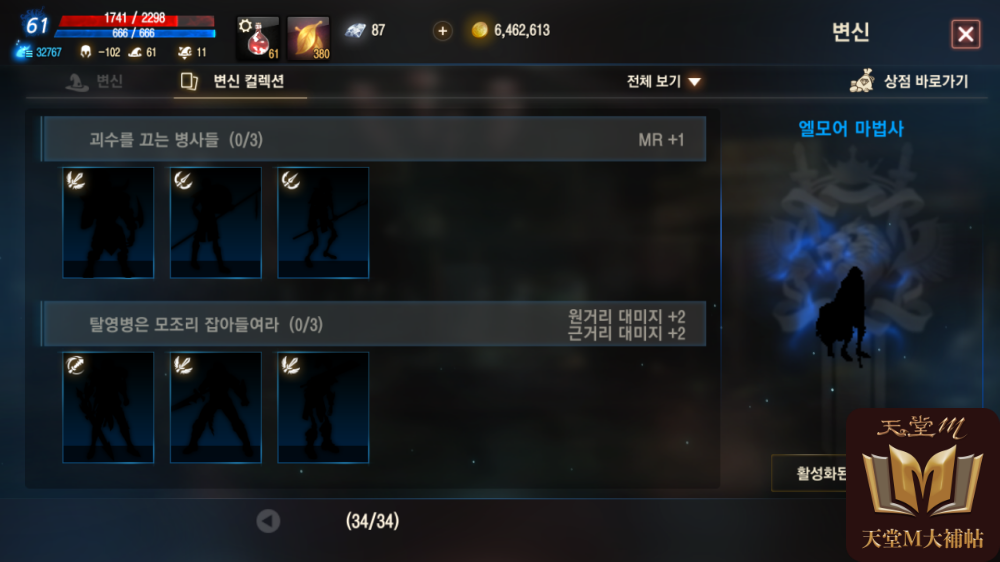Open the 天堂M大補帖 overlay logo
This screenshot has width=1000, height=562.
[922, 485]
